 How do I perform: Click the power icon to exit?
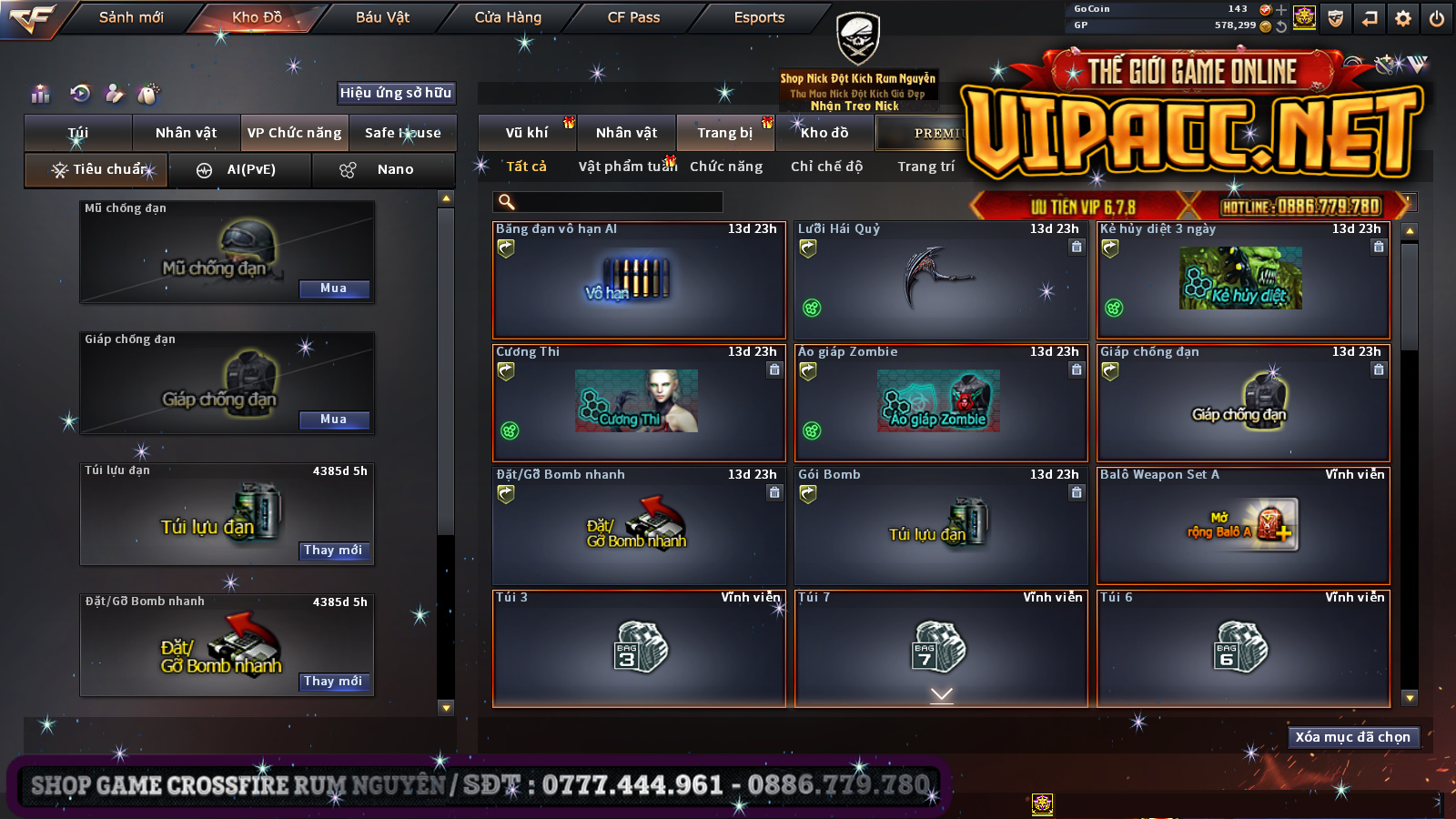[x=1437, y=18]
